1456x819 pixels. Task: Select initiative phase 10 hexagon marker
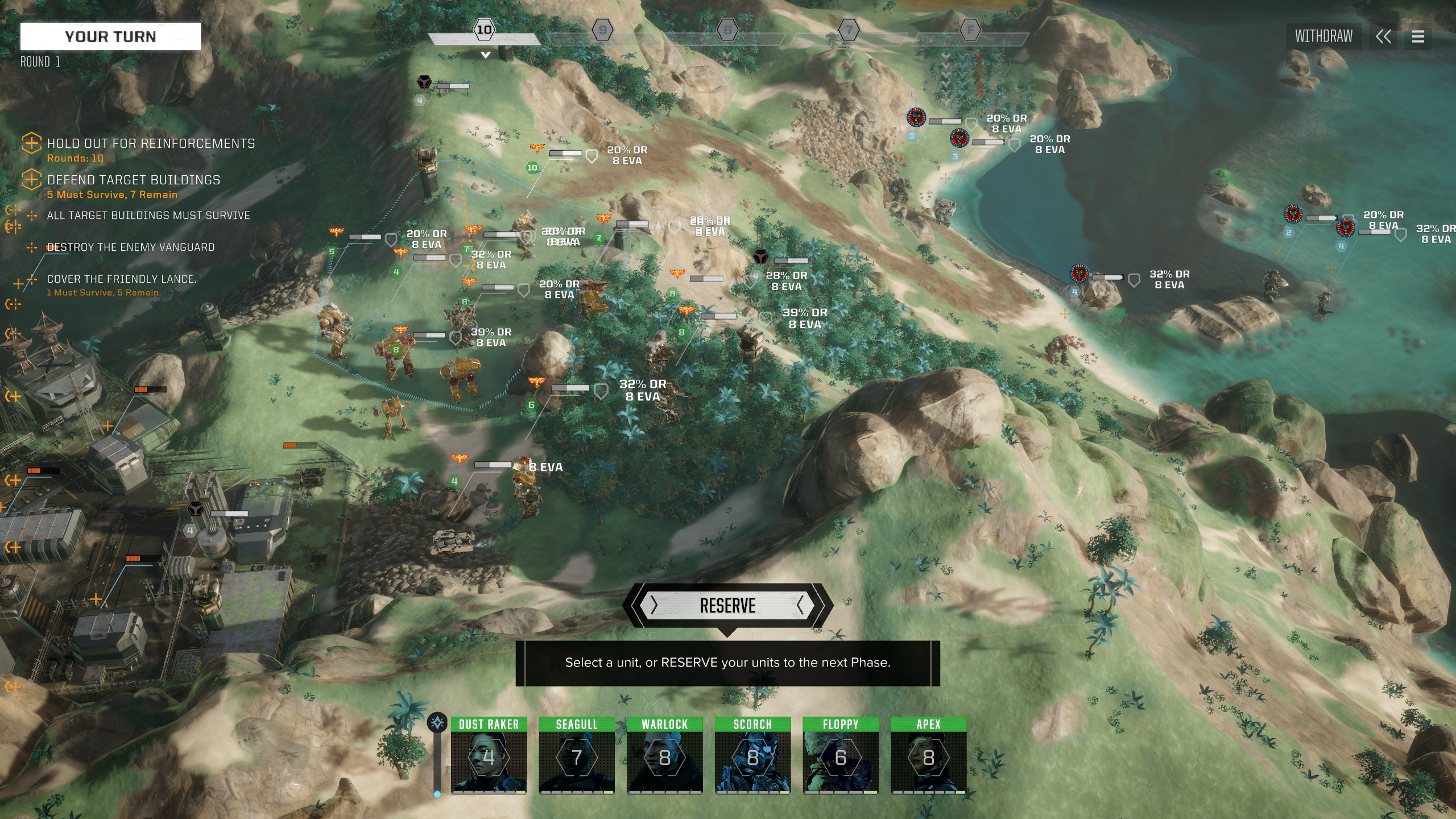(x=484, y=30)
